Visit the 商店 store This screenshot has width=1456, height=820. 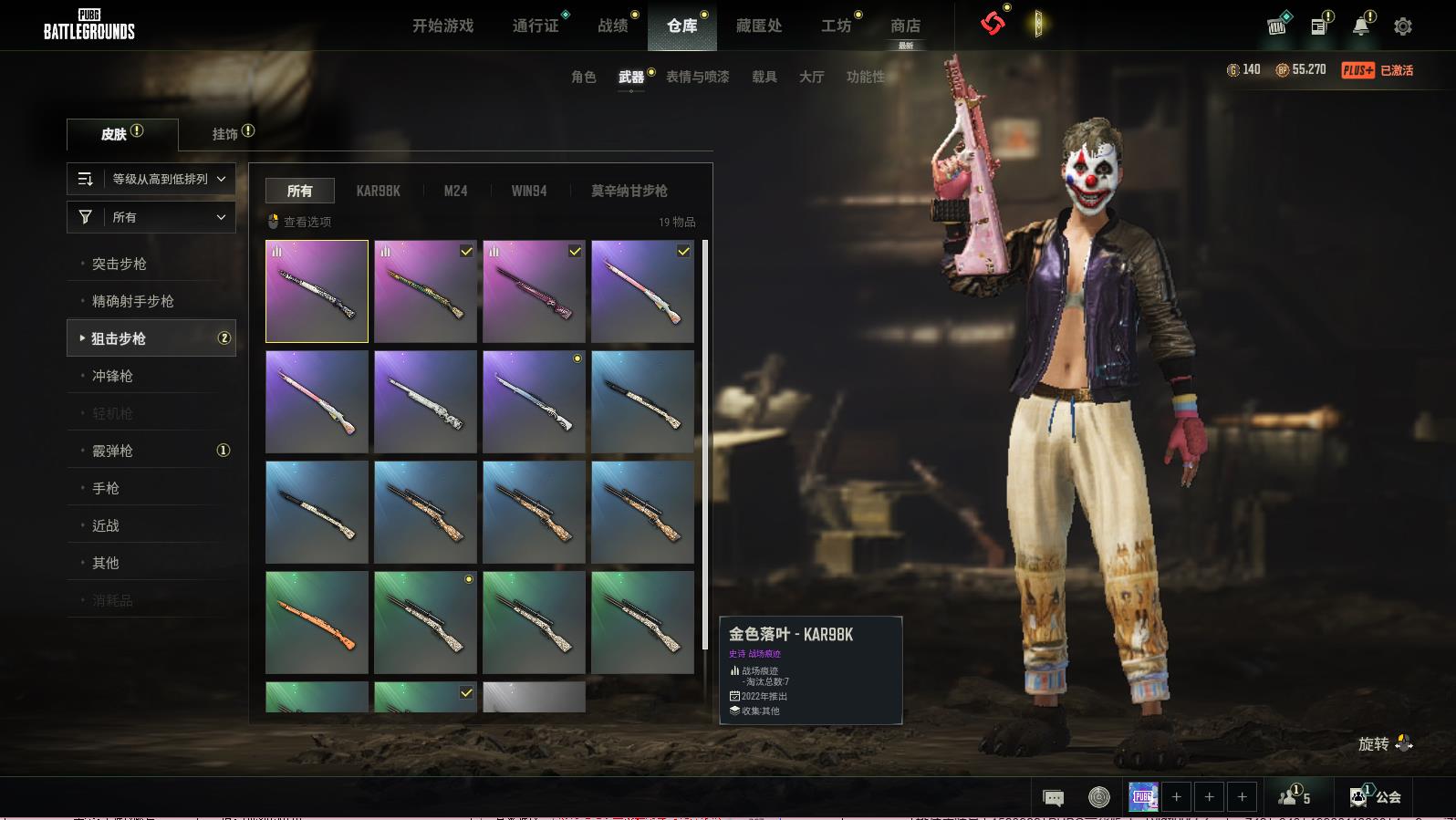point(905,26)
